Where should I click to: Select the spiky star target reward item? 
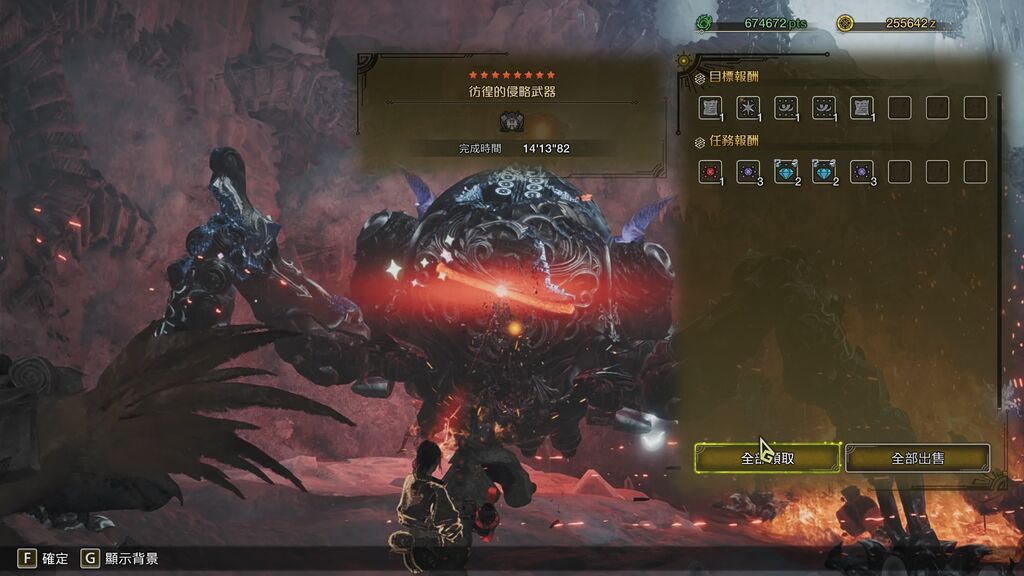coord(748,107)
